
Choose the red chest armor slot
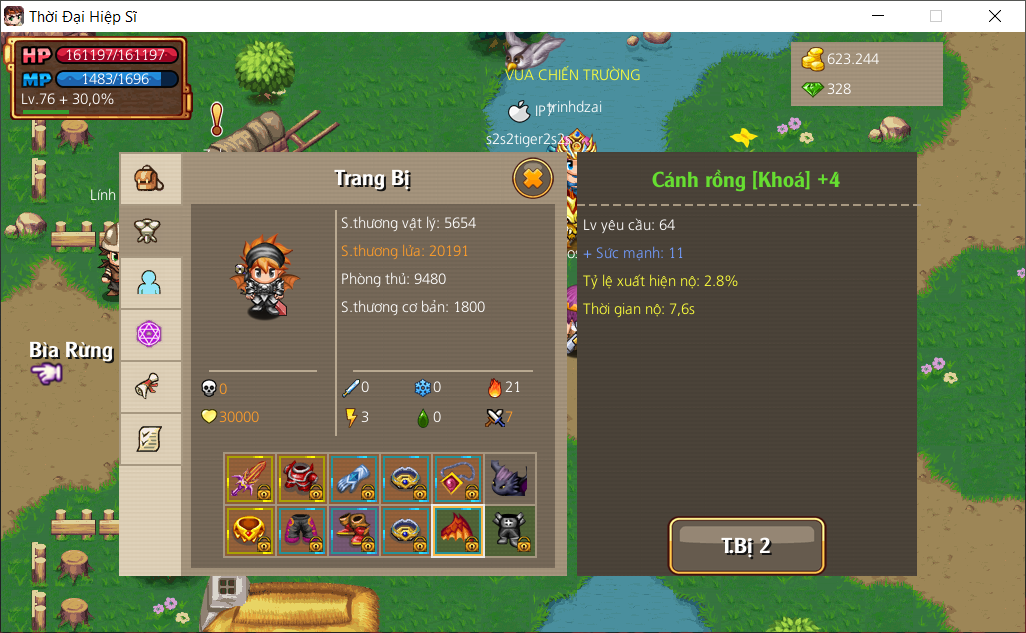(302, 479)
